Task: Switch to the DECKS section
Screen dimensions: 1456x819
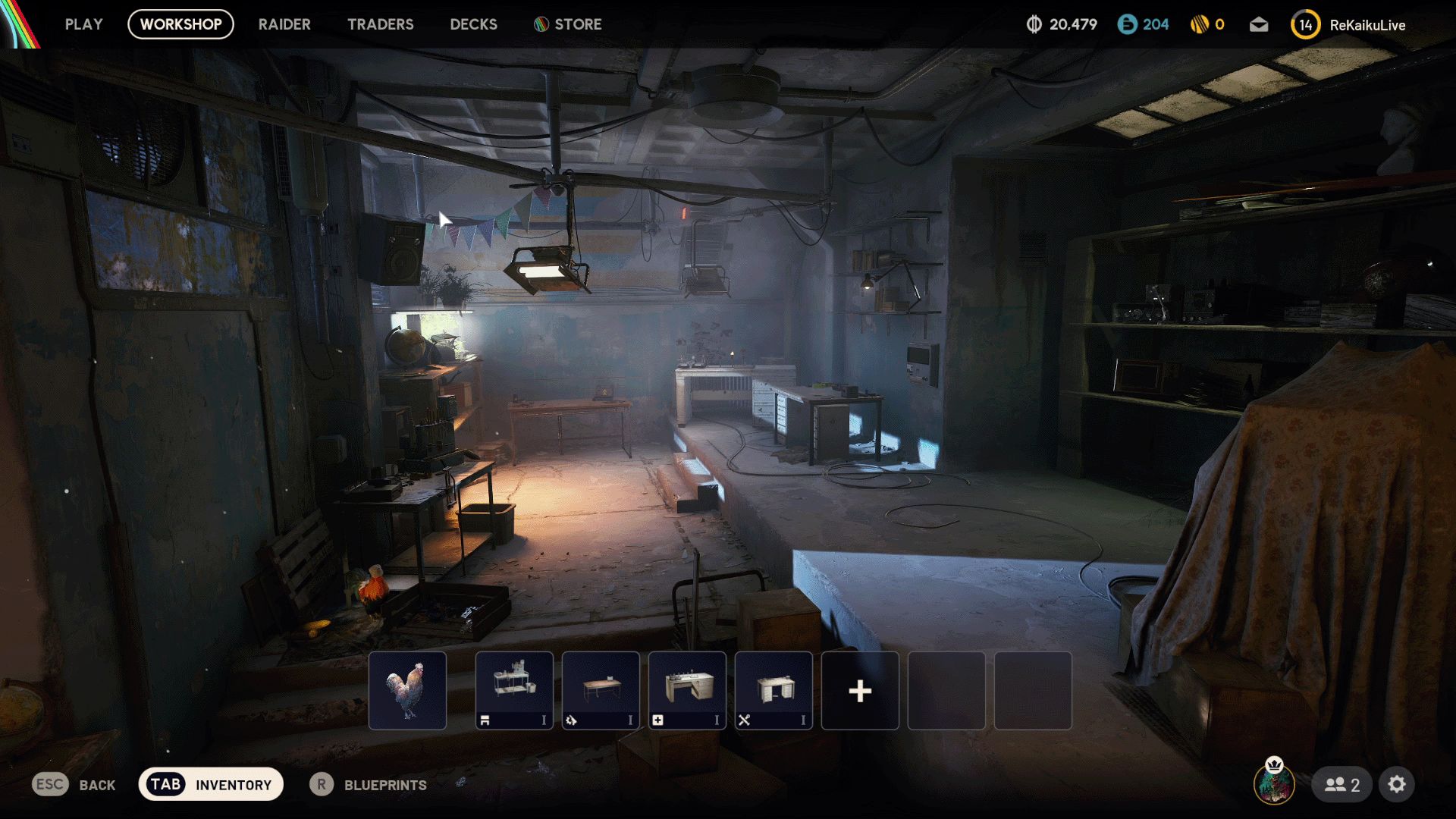Action: (x=473, y=24)
